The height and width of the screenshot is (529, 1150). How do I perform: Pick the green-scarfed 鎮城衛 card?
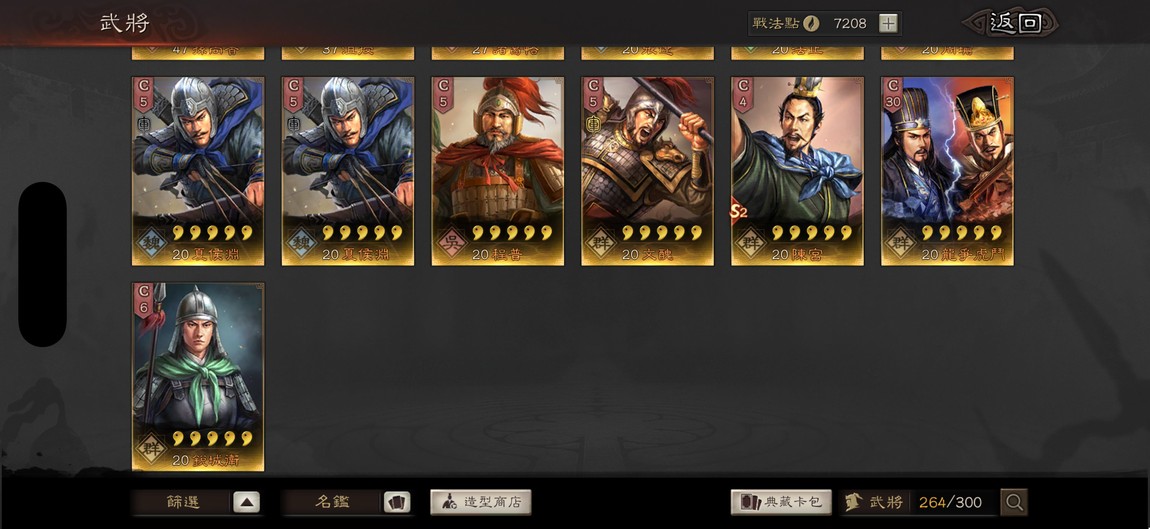click(x=198, y=376)
